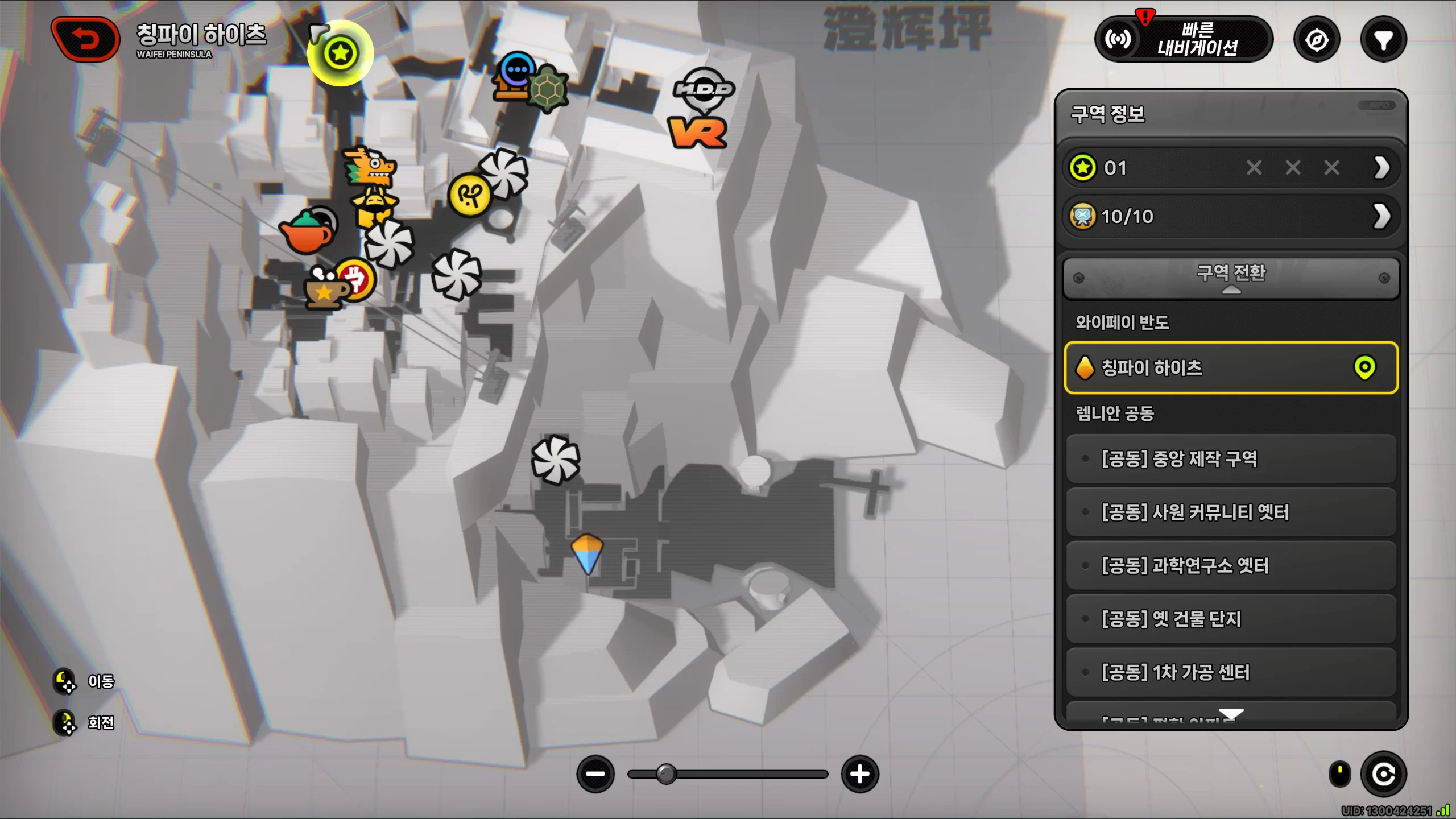
Task: Collapse the 구역 전환 area switch header
Action: point(1231,278)
